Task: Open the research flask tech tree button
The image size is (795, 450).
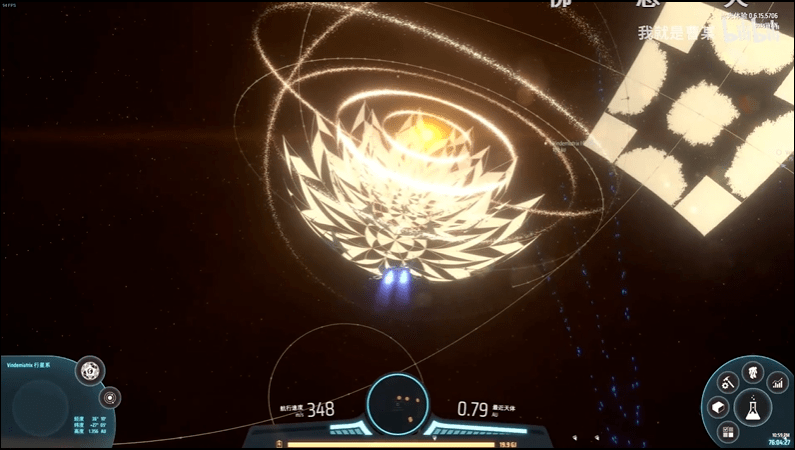Action: tap(752, 406)
